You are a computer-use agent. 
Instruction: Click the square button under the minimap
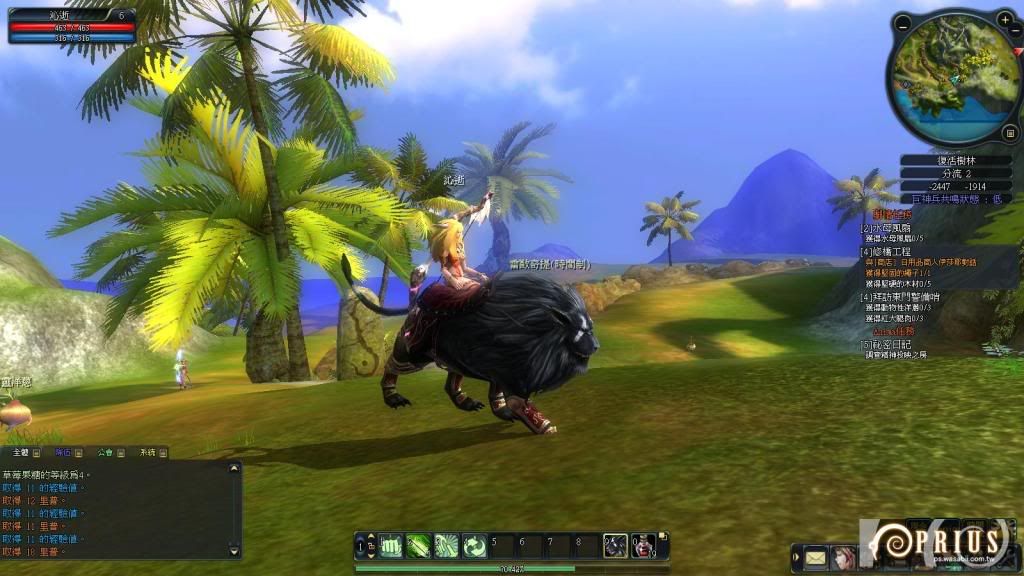tap(1008, 131)
